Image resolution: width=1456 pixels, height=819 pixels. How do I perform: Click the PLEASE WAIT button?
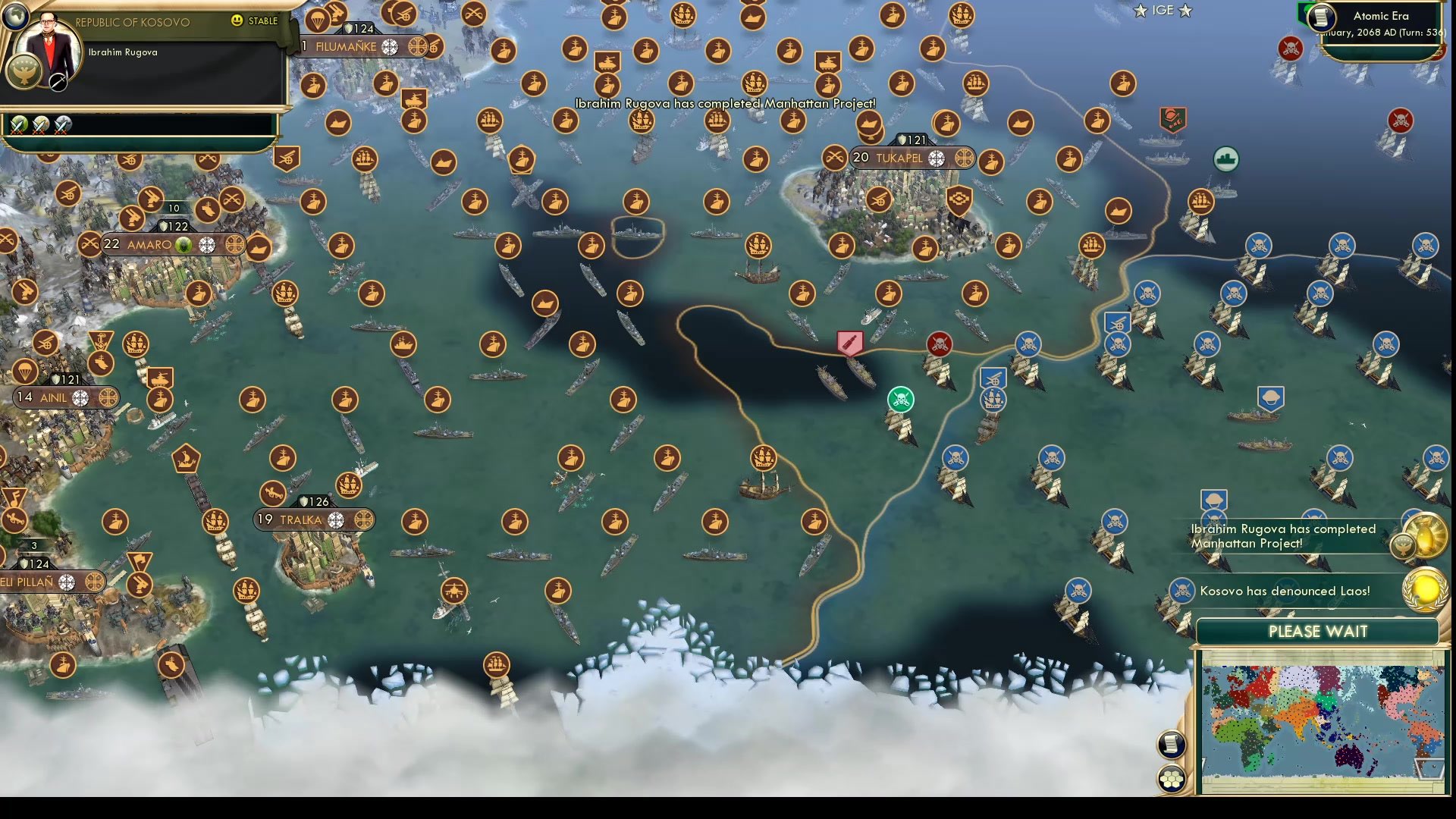point(1318,631)
